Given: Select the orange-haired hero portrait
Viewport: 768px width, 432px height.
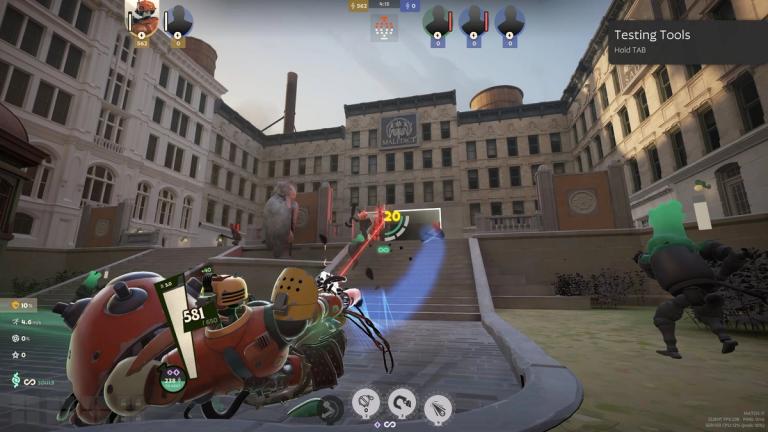Looking at the screenshot, I should (141, 18).
